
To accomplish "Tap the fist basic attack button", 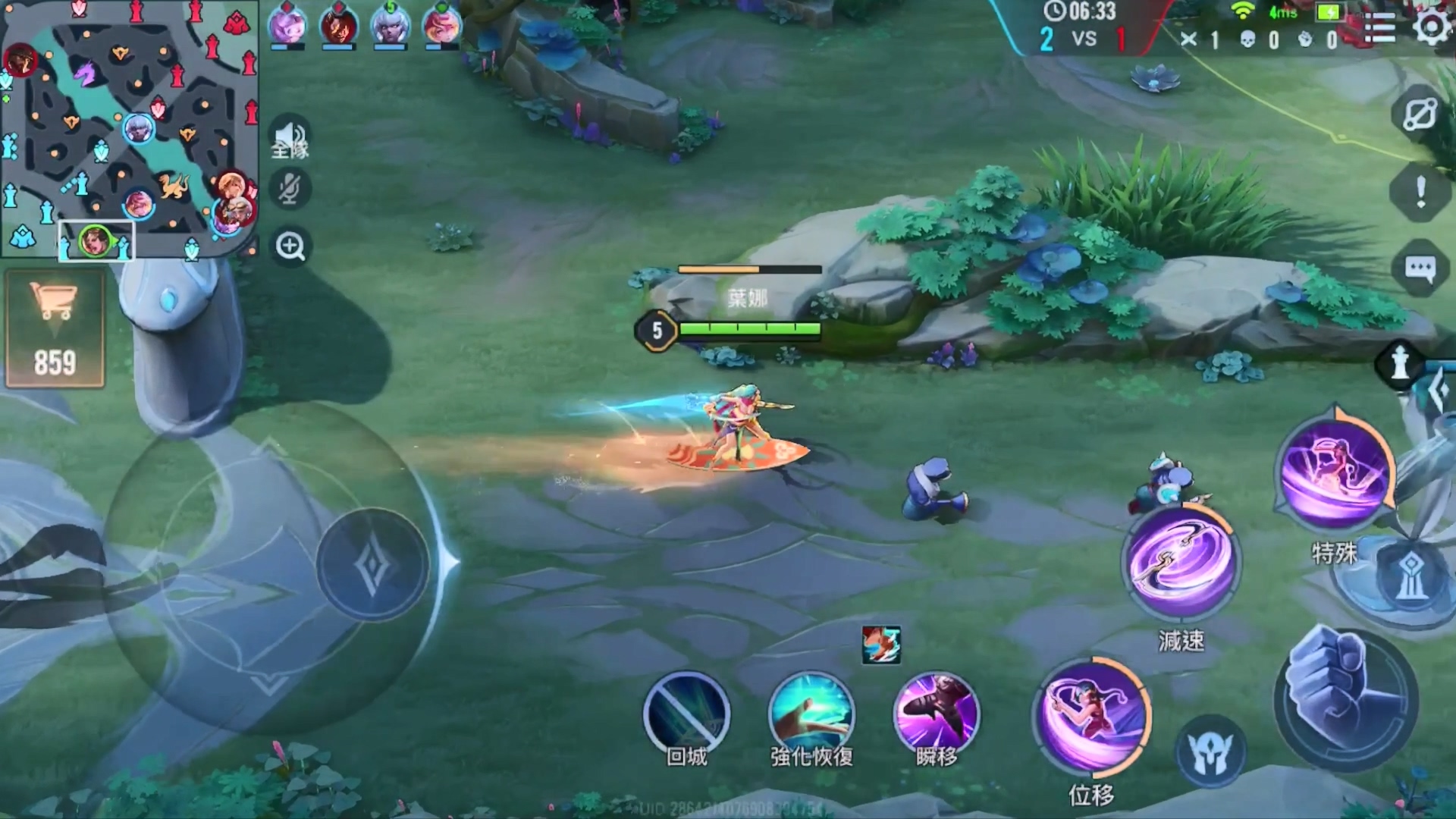I will click(x=1346, y=698).
